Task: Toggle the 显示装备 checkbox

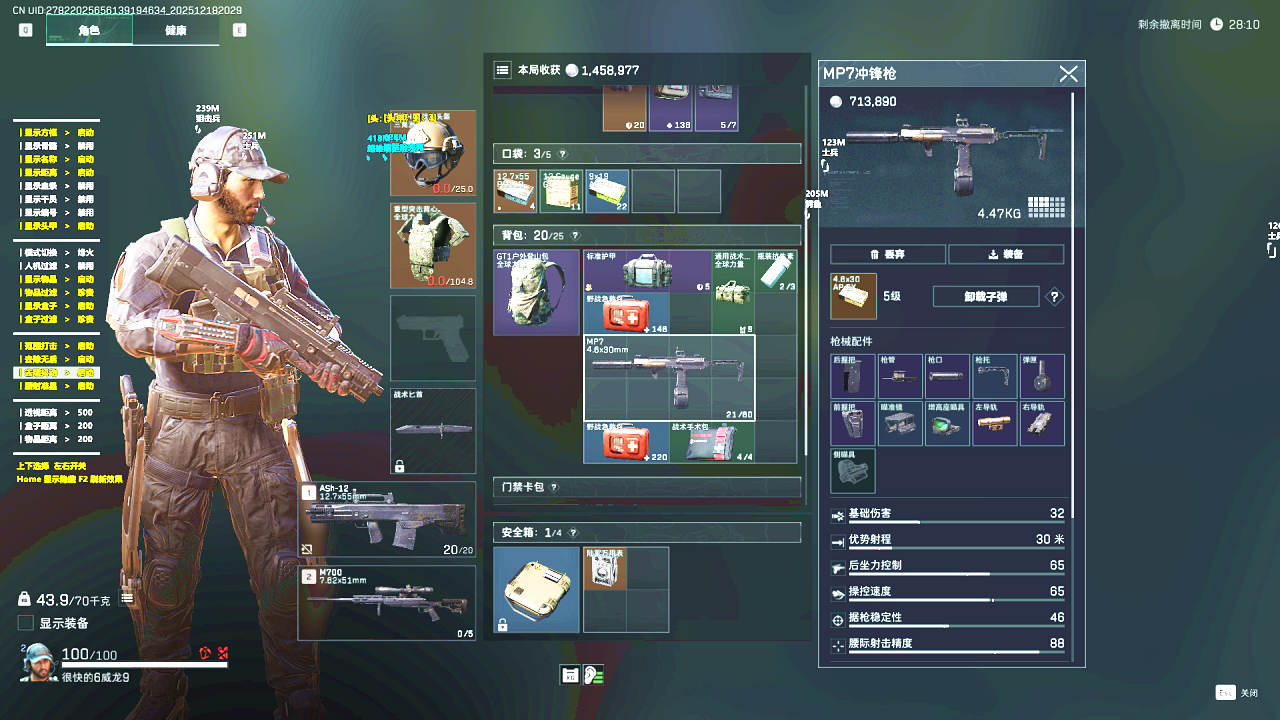Action: pyautogui.click(x=26, y=623)
